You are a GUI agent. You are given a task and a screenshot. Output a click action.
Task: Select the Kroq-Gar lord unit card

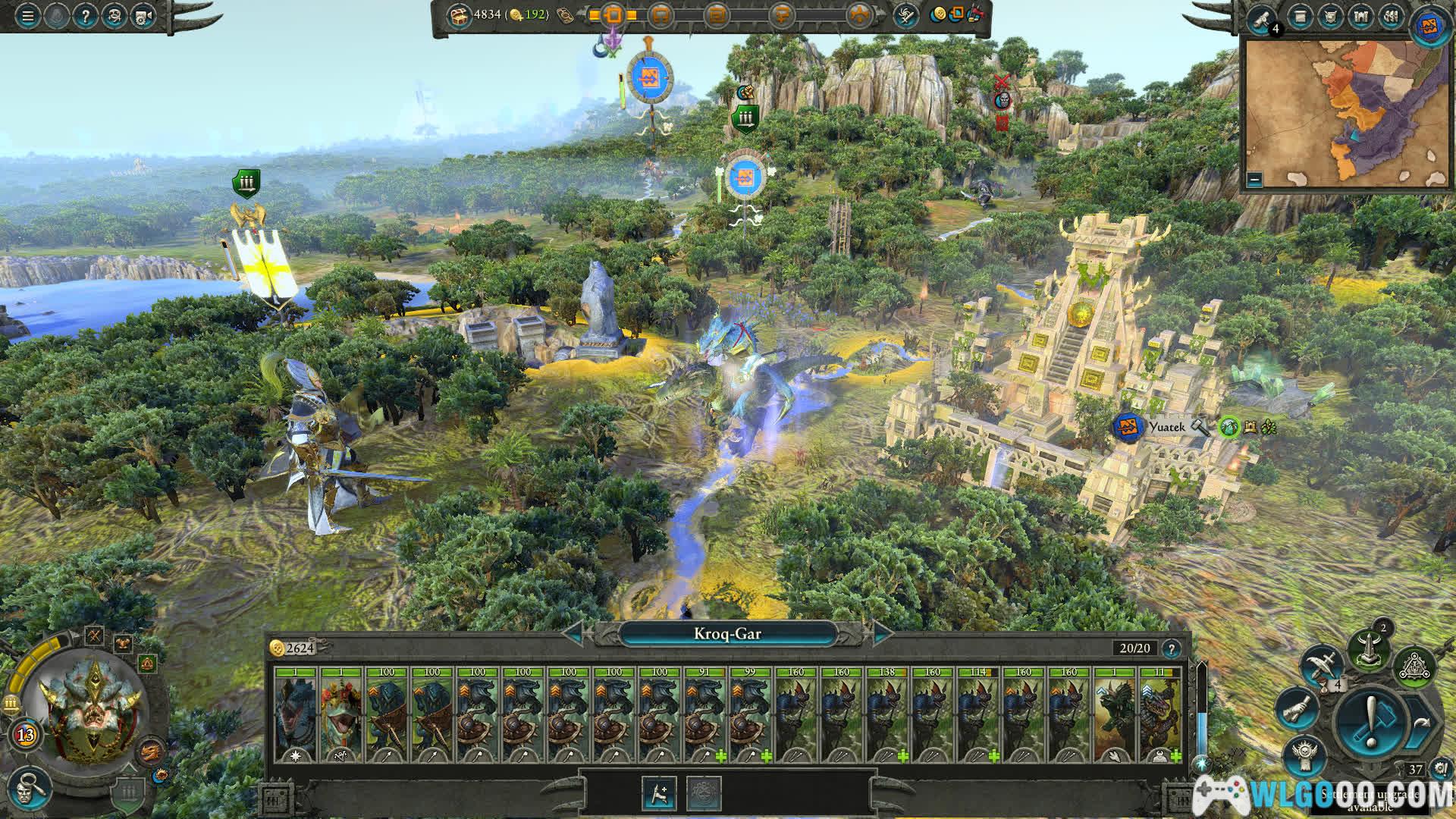296,714
